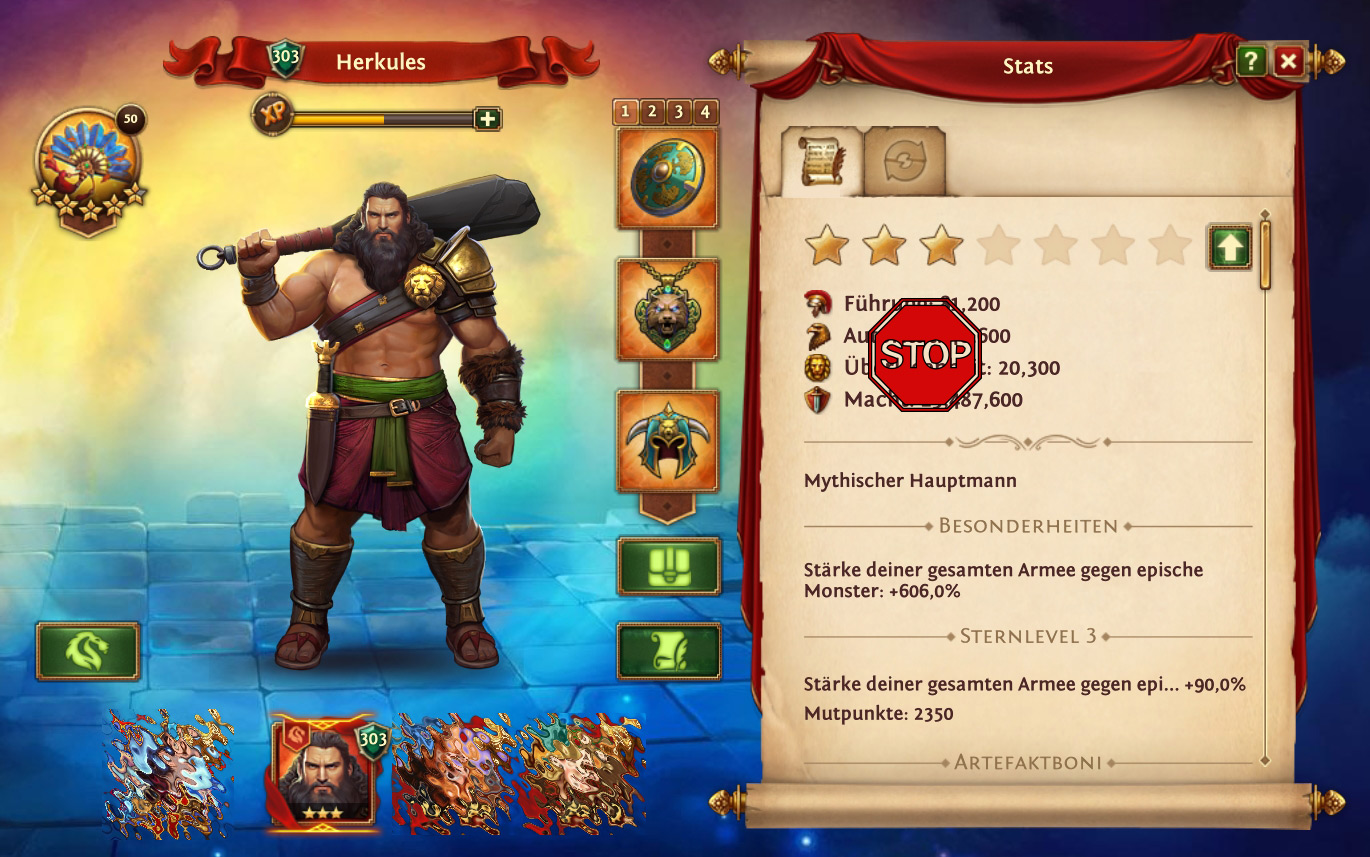Image resolution: width=1370 pixels, height=857 pixels.
Task: Switch to the circular arrows tab
Action: click(904, 160)
